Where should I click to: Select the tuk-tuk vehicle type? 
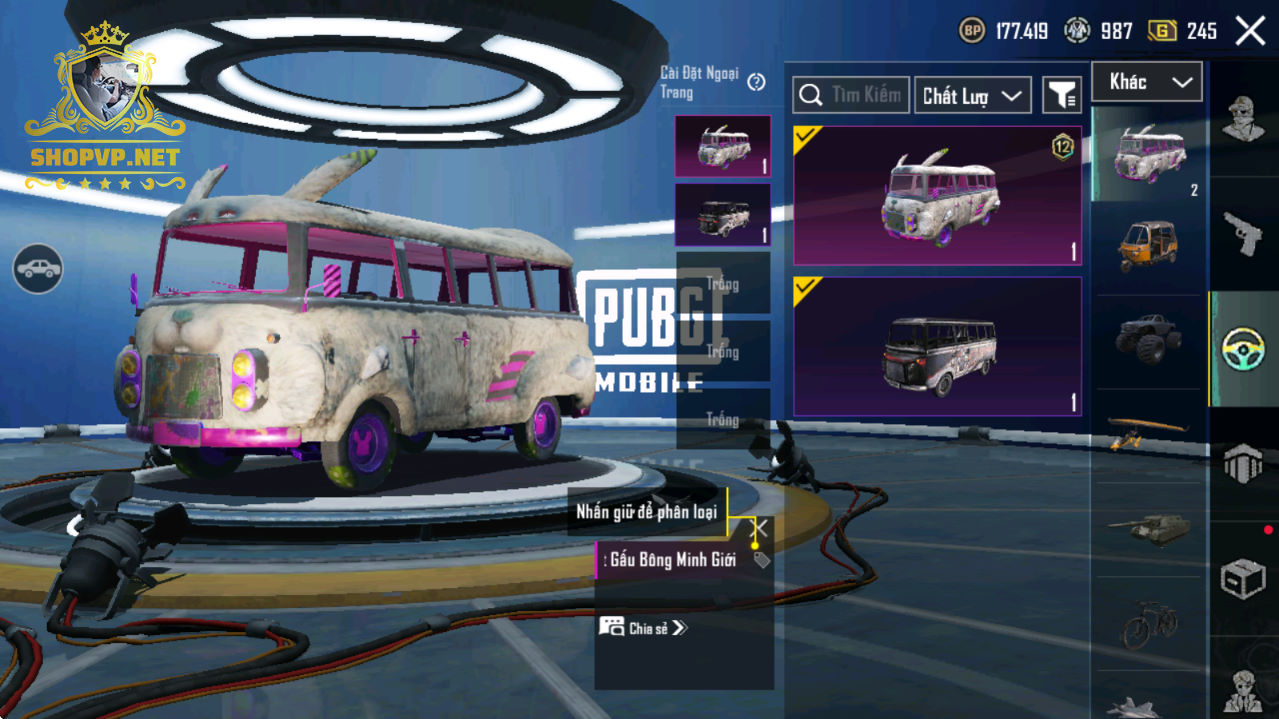pyautogui.click(x=1148, y=245)
